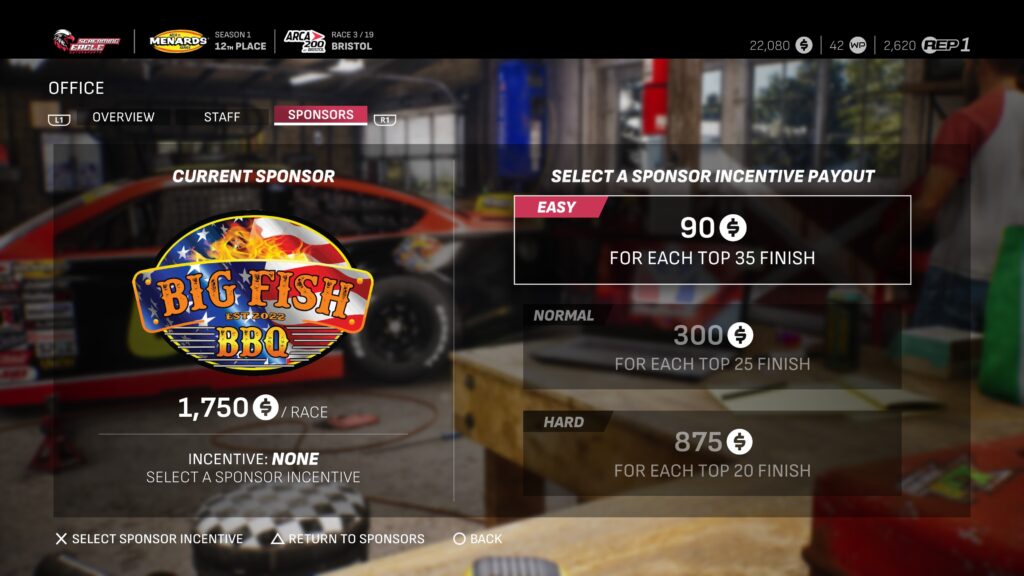The height and width of the screenshot is (576, 1024).
Task: Select the Hard 875 payout incentive
Action: (x=712, y=453)
